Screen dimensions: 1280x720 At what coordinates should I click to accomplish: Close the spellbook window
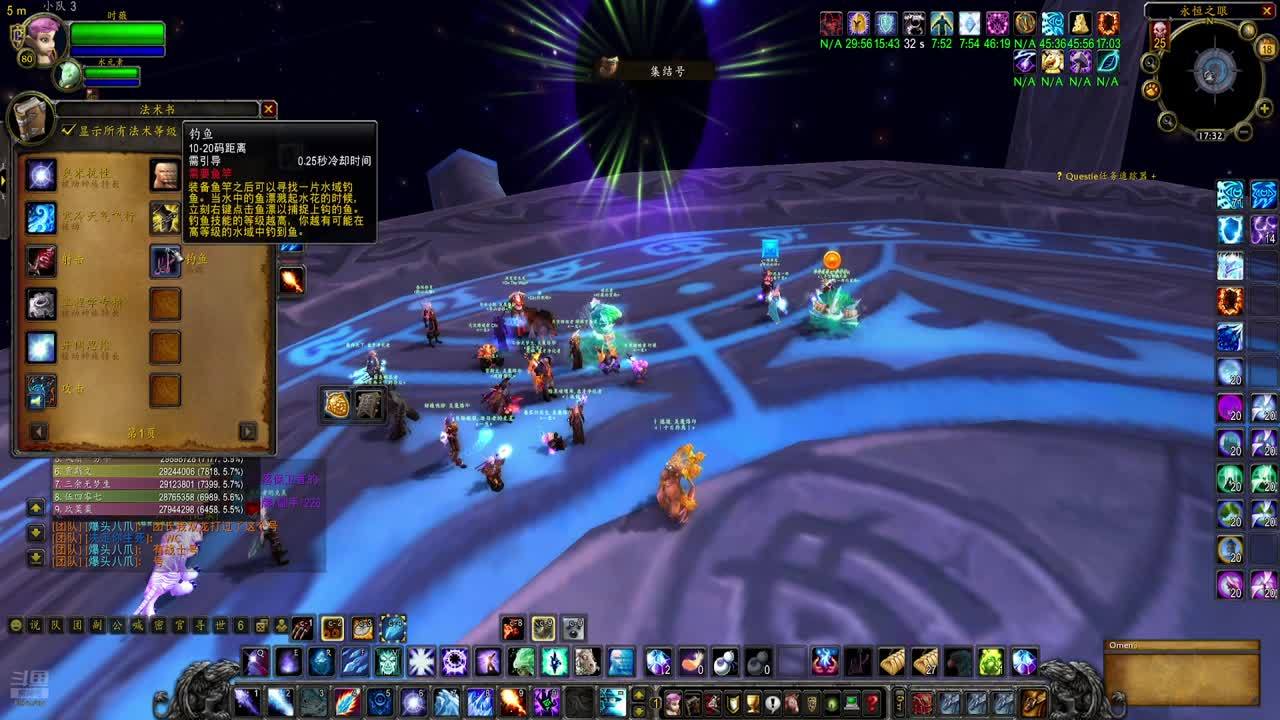[268, 109]
